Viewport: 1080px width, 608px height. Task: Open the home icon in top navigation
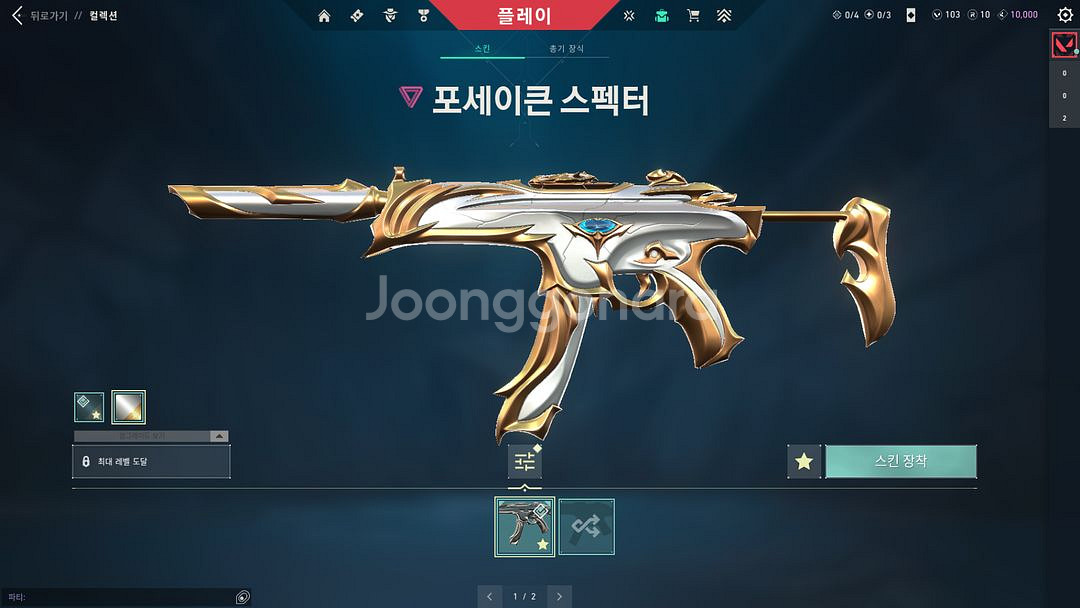click(x=324, y=15)
